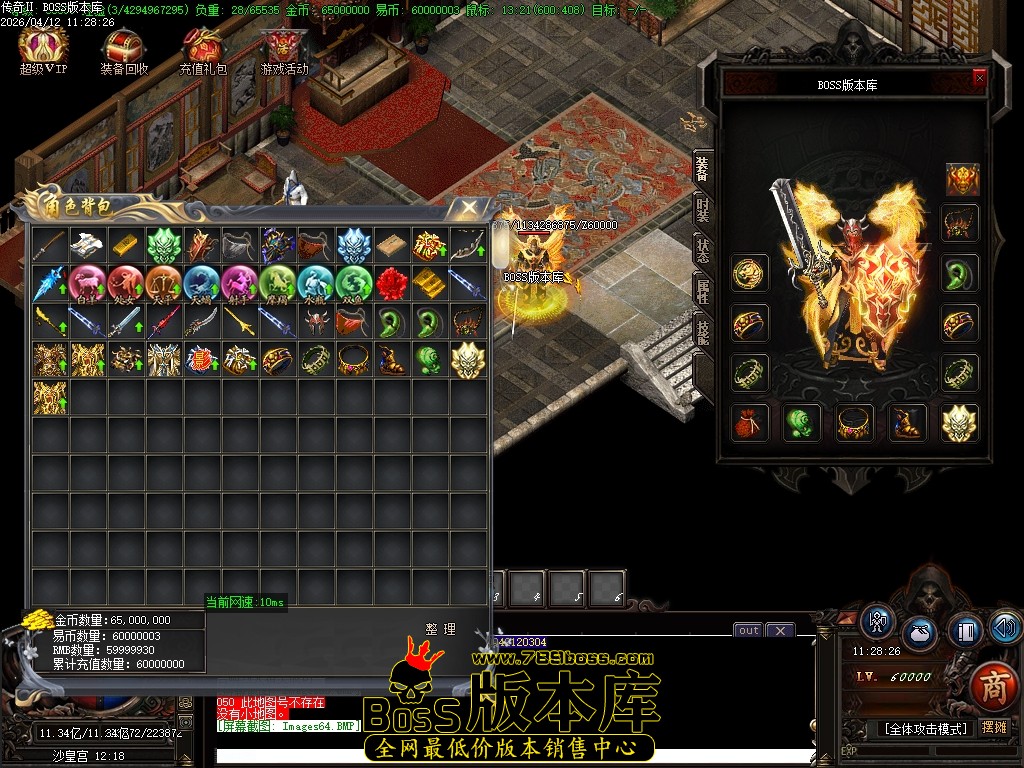1024x768 pixels.
Task: Switch to the 状态 status tab
Action: pos(703,250)
